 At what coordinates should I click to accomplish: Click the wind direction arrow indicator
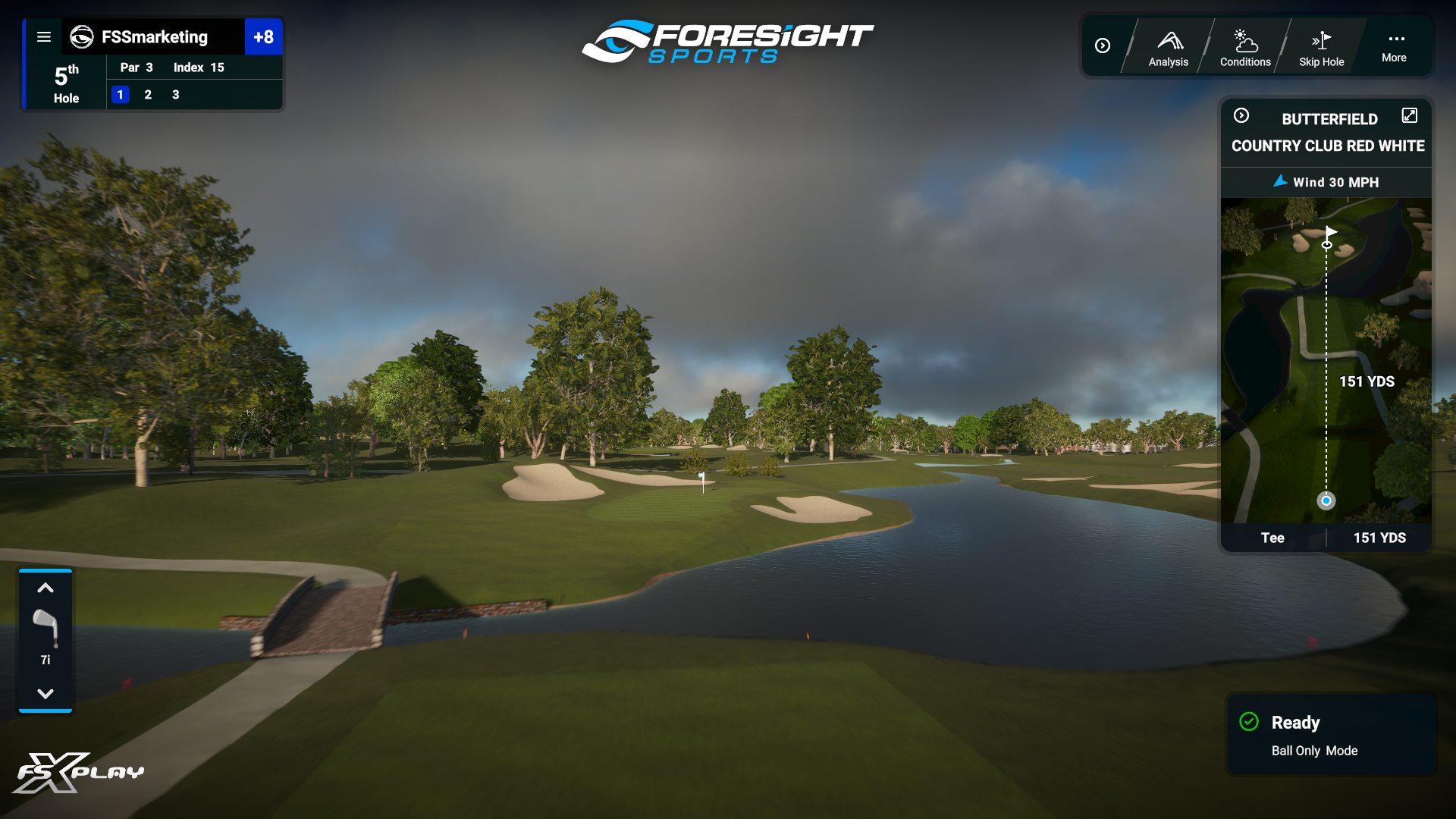tap(1280, 182)
